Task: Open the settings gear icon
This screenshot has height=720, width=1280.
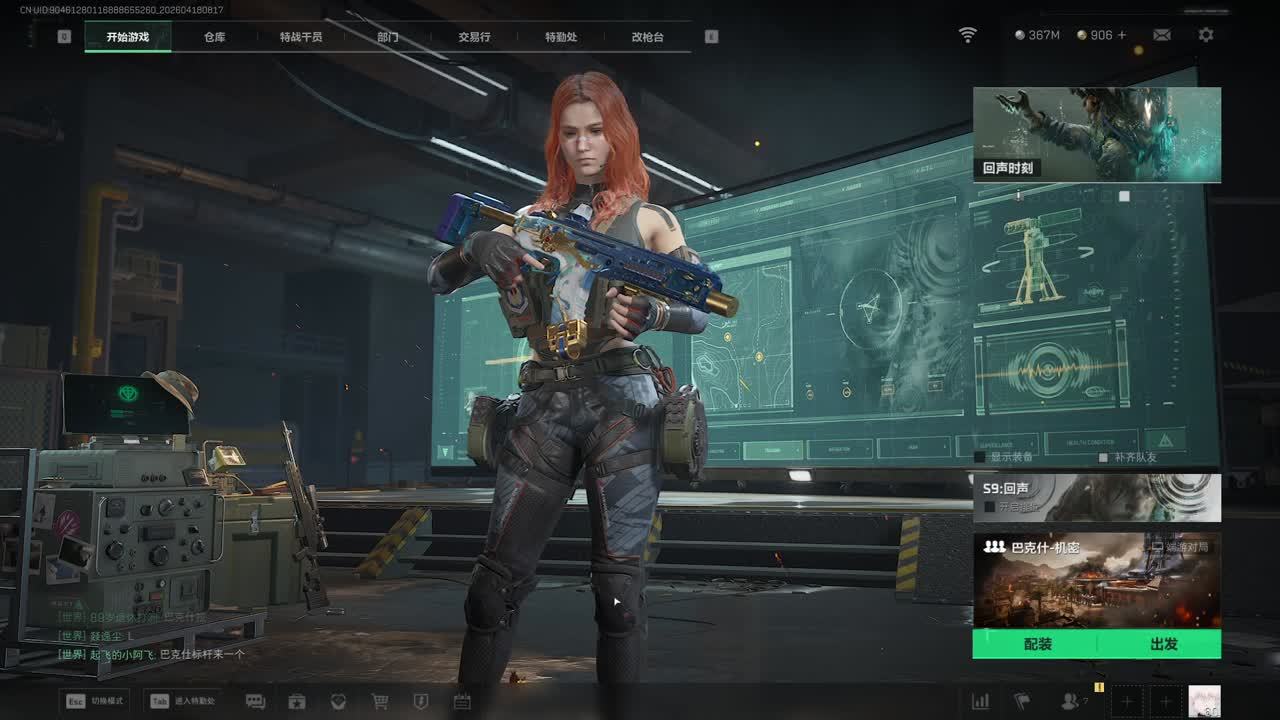Action: [x=1206, y=35]
